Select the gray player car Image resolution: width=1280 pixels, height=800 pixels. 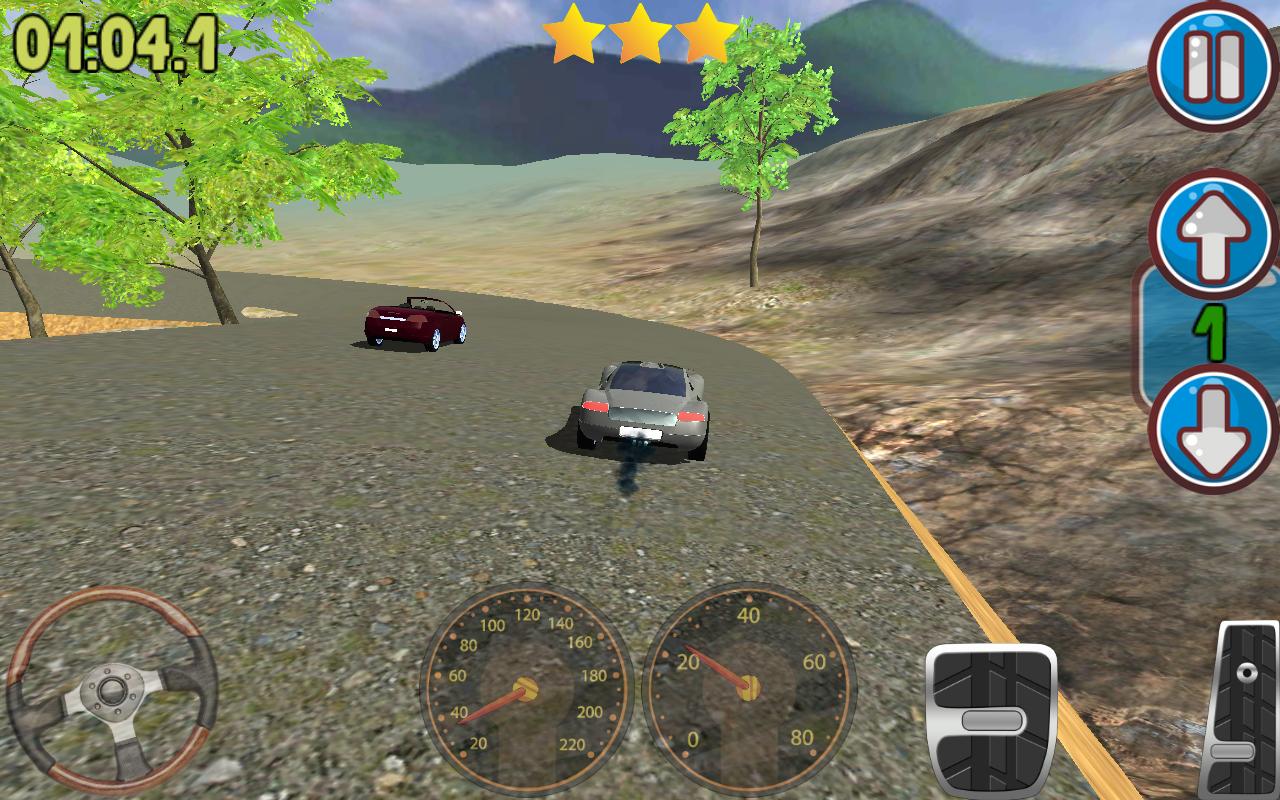[642, 410]
